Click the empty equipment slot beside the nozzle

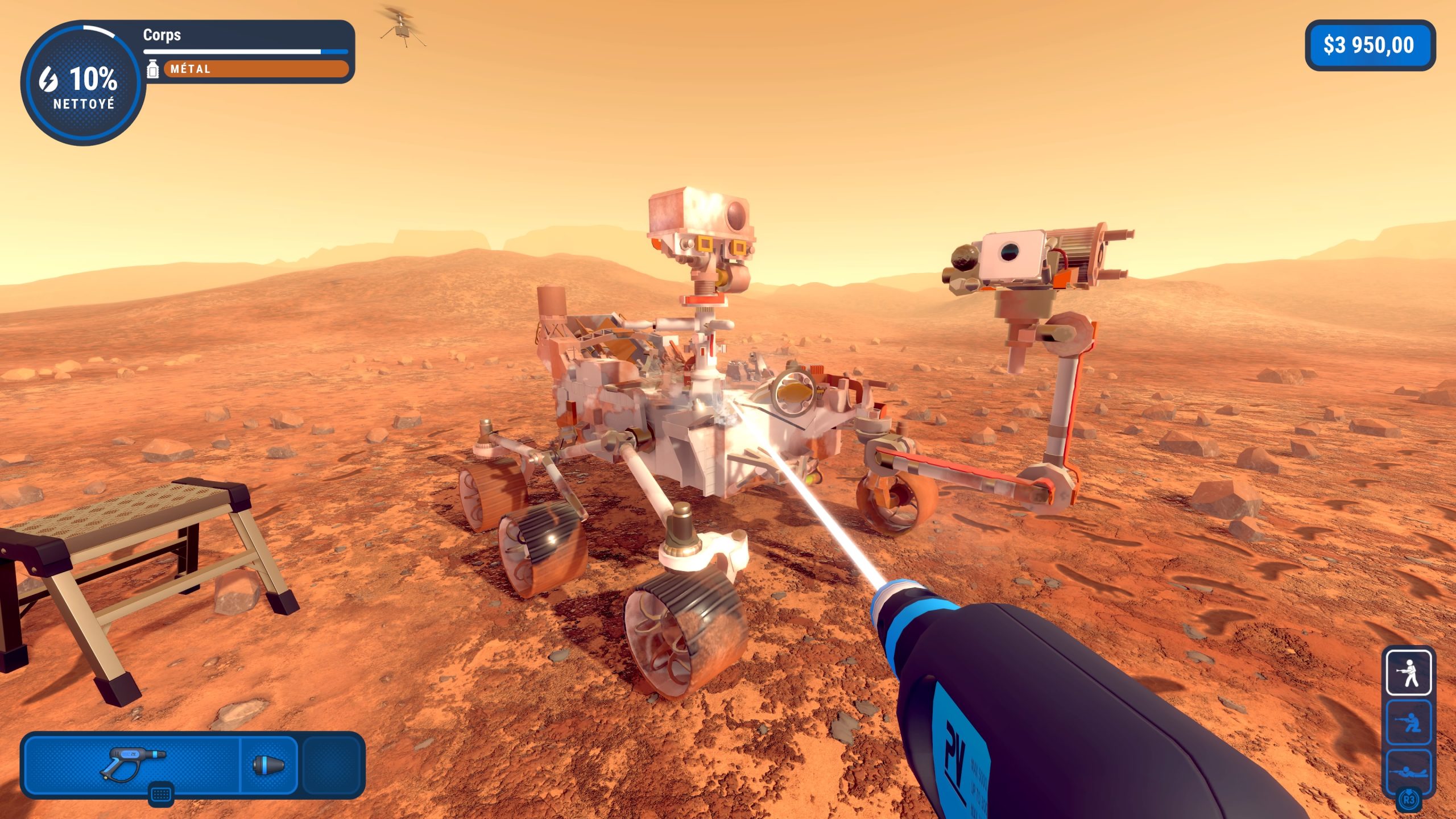tap(332, 764)
